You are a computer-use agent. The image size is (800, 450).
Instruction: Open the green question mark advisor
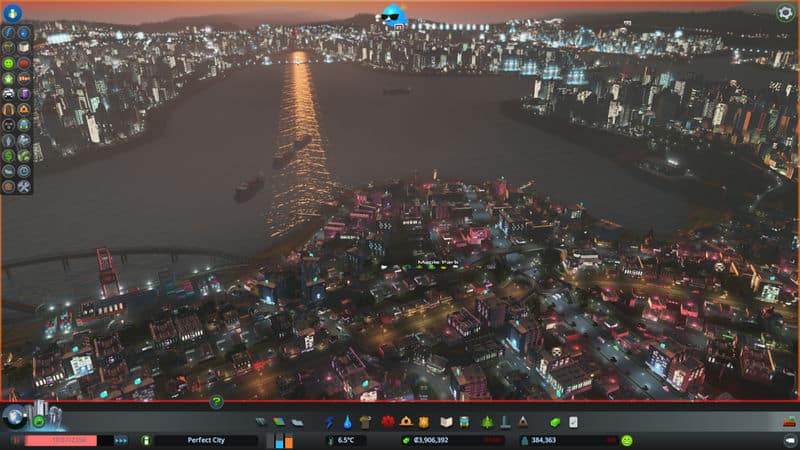point(215,402)
